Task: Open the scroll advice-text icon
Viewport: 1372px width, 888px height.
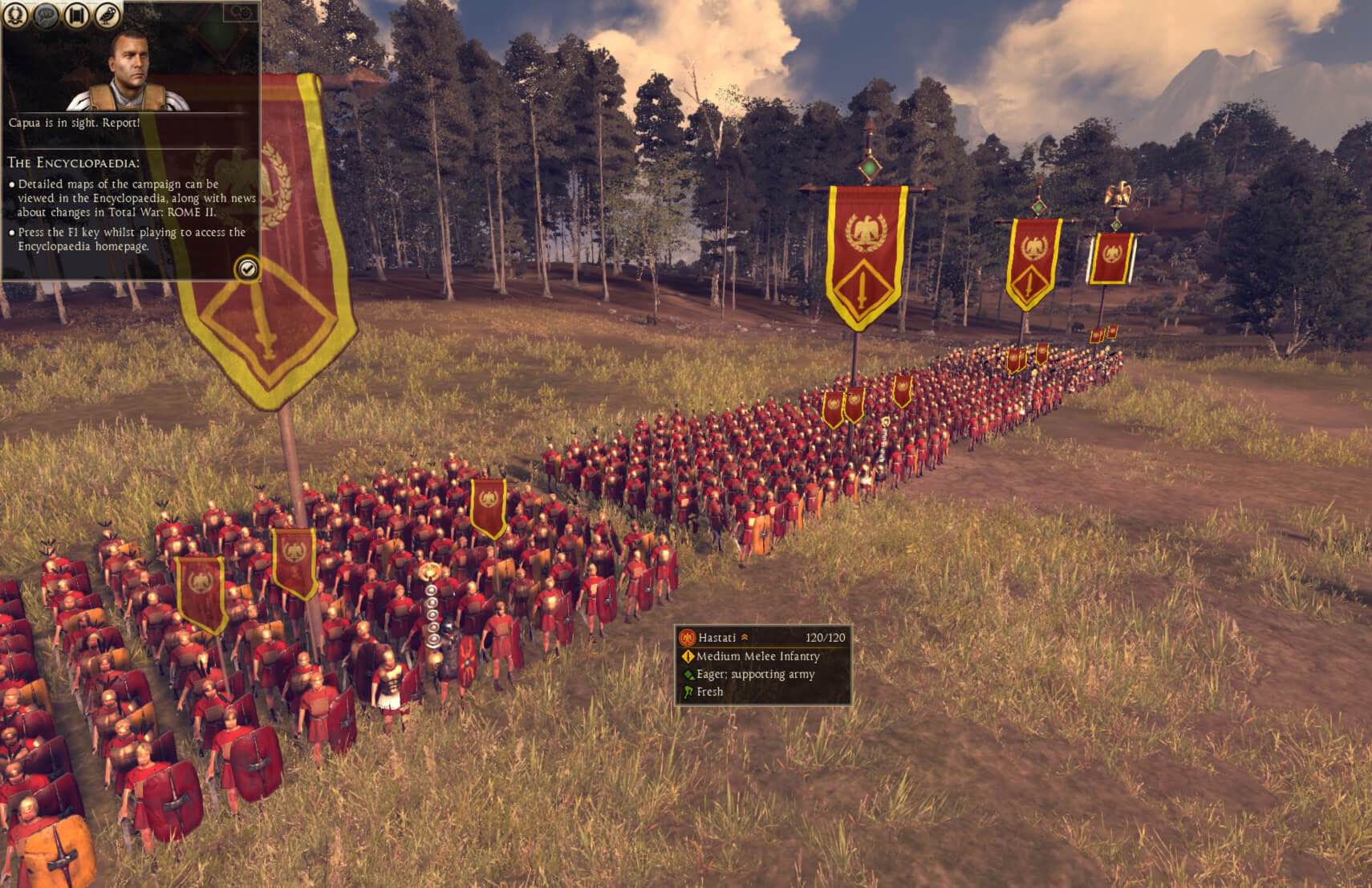Action: click(x=76, y=14)
